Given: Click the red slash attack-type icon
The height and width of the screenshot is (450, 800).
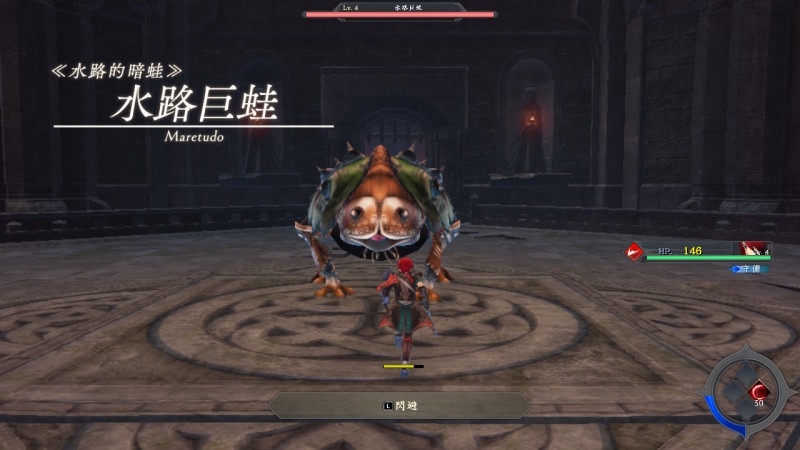Looking at the screenshot, I should [x=633, y=252].
